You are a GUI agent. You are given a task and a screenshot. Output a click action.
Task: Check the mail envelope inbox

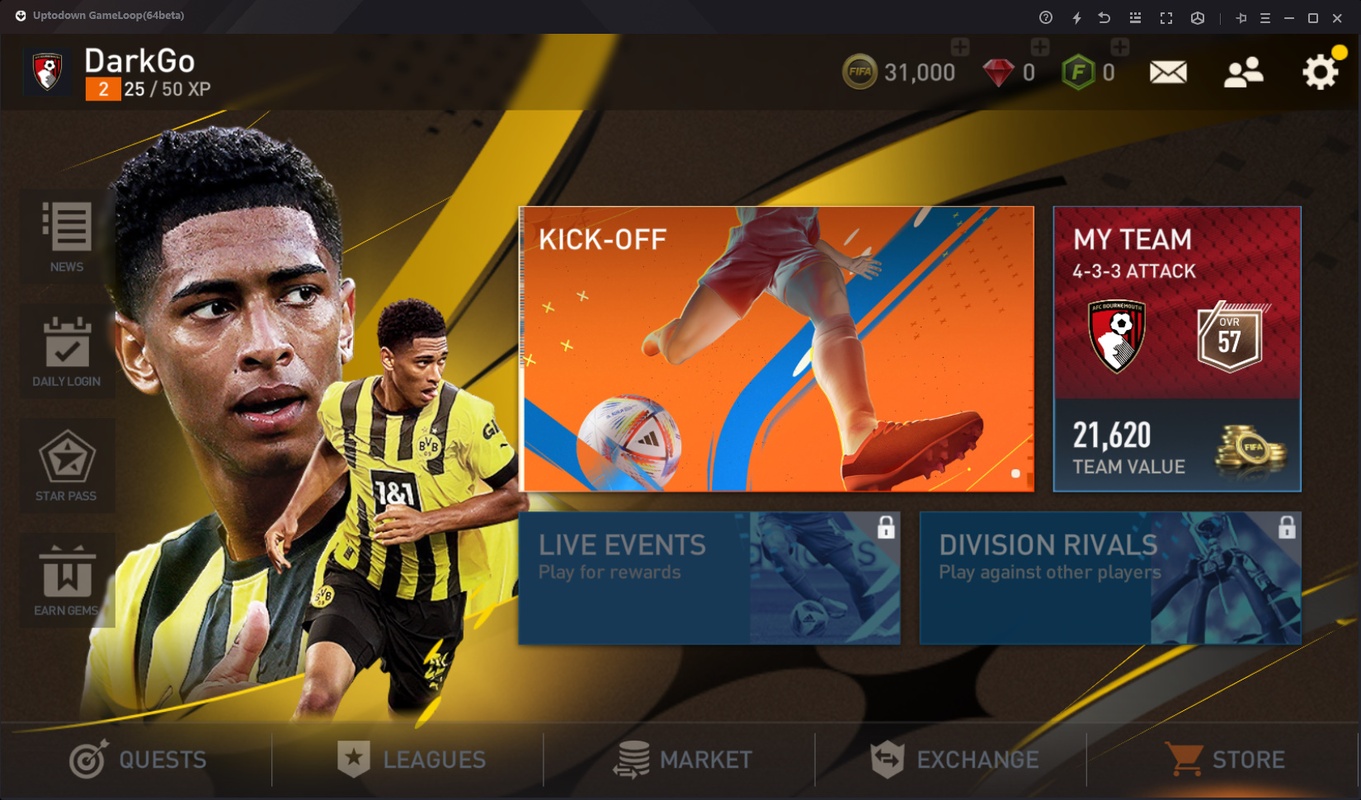pyautogui.click(x=1168, y=72)
